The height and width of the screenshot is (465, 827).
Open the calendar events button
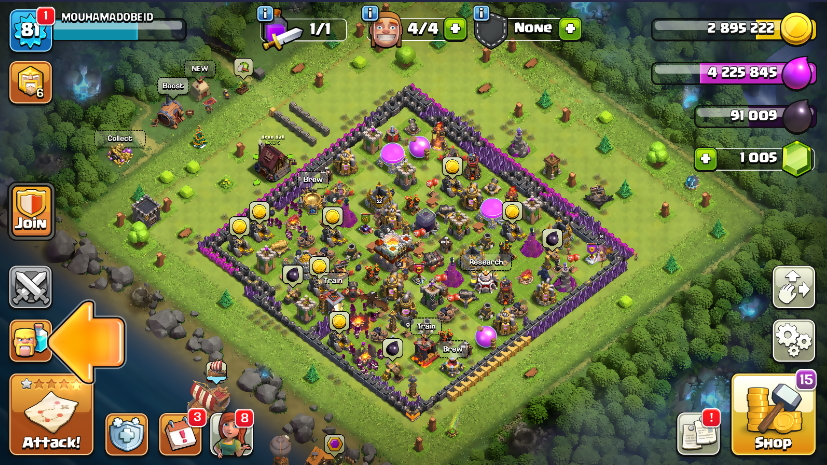coord(180,434)
